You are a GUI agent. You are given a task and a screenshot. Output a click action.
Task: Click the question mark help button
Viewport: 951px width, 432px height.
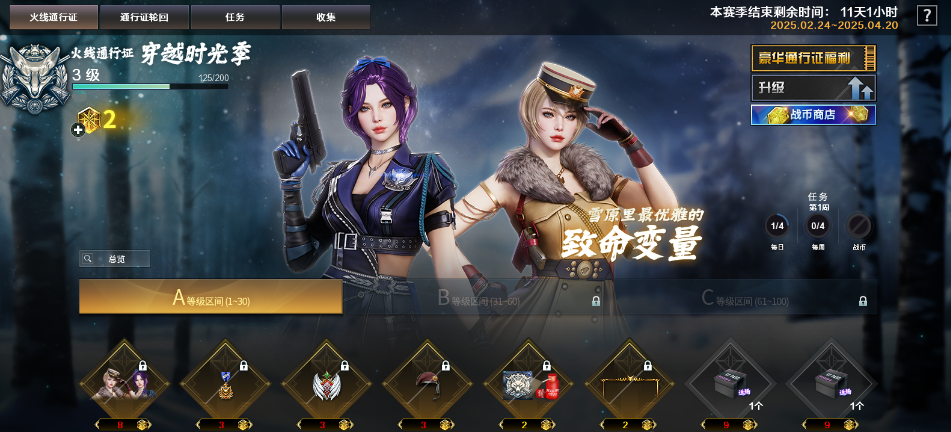click(x=926, y=15)
